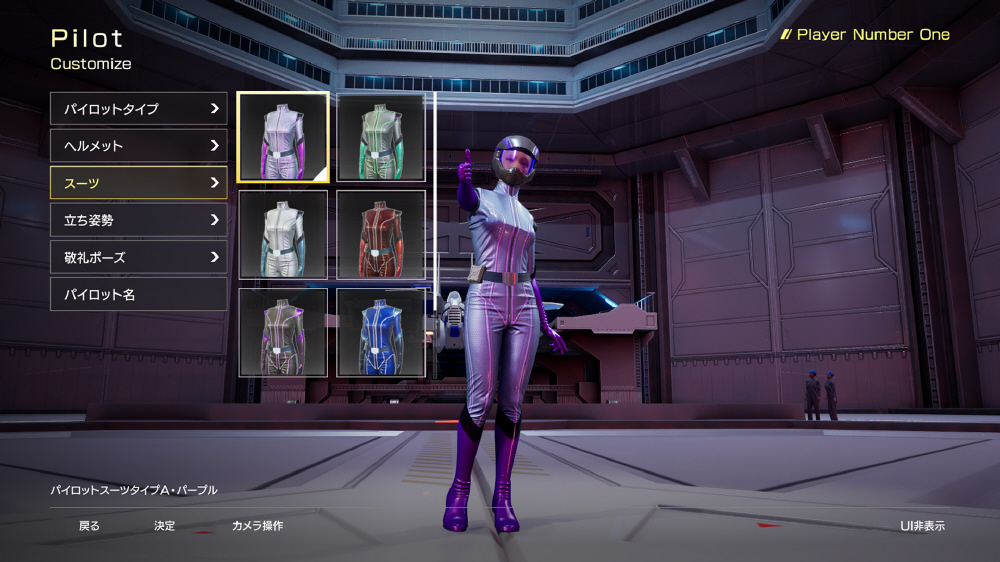Activate the カメラ操作 camera control
The image size is (1000, 562).
[257, 526]
